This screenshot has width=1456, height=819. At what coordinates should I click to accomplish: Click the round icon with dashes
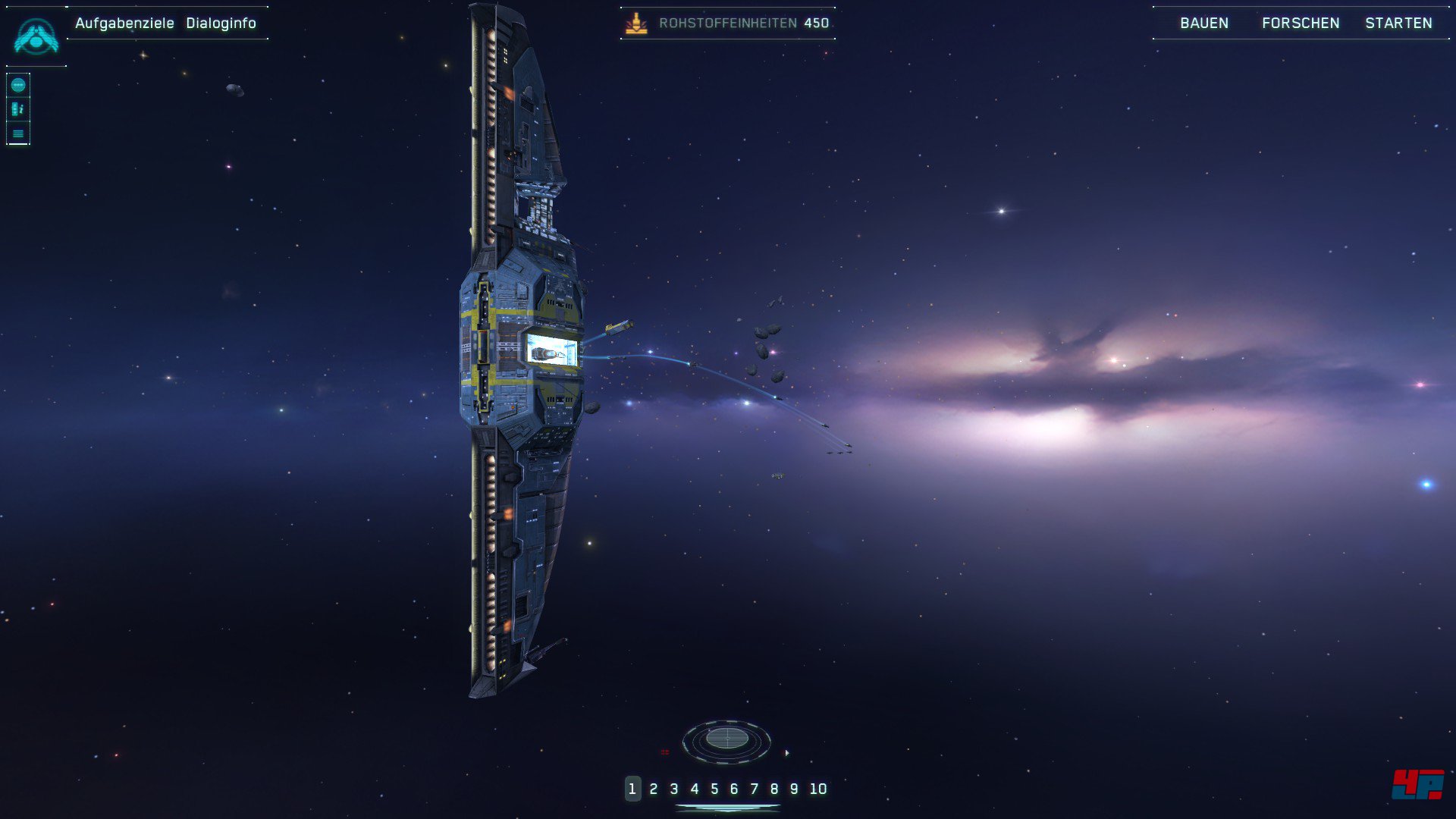[x=18, y=85]
